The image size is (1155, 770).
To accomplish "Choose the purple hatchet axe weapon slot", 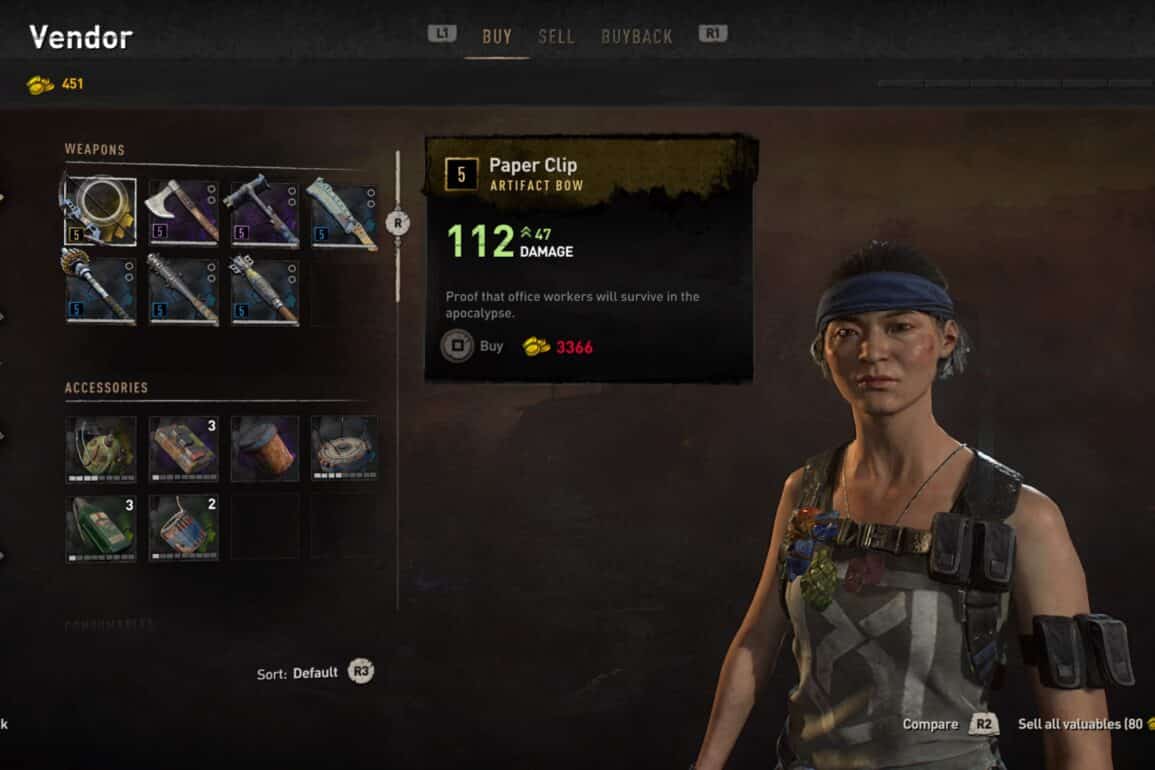I will (183, 211).
